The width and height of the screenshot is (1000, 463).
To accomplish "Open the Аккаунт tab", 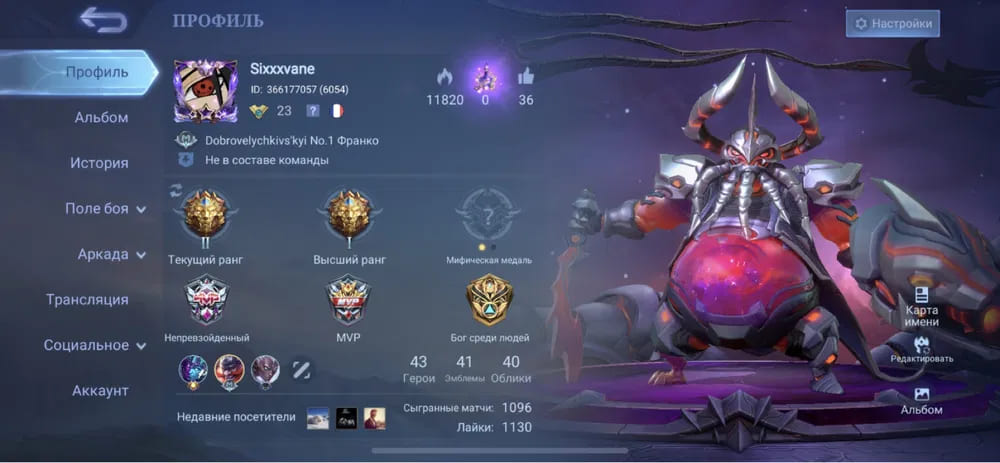I will tap(100, 390).
